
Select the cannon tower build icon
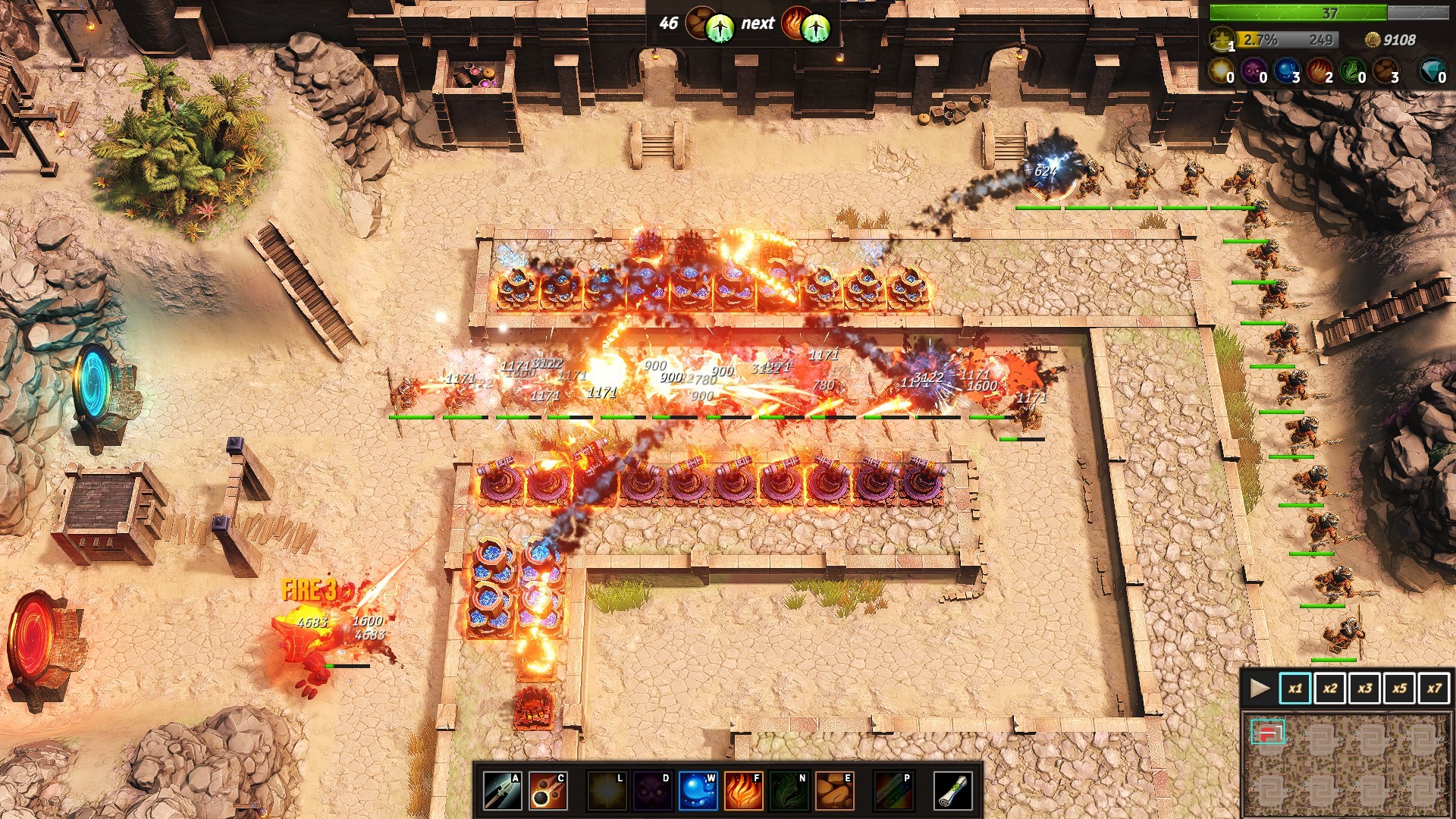pyautogui.click(x=548, y=791)
